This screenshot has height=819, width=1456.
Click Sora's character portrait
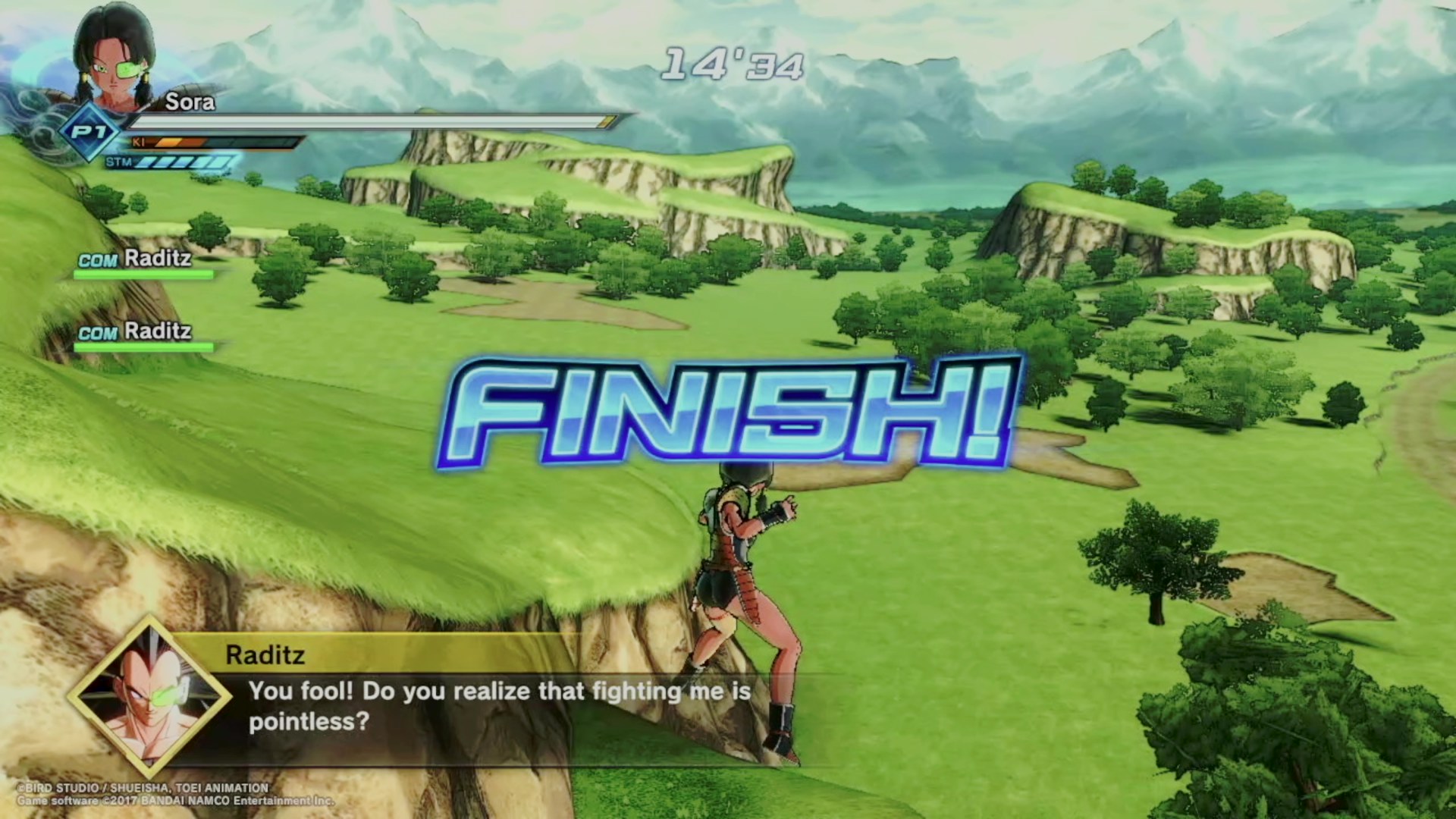(x=115, y=58)
